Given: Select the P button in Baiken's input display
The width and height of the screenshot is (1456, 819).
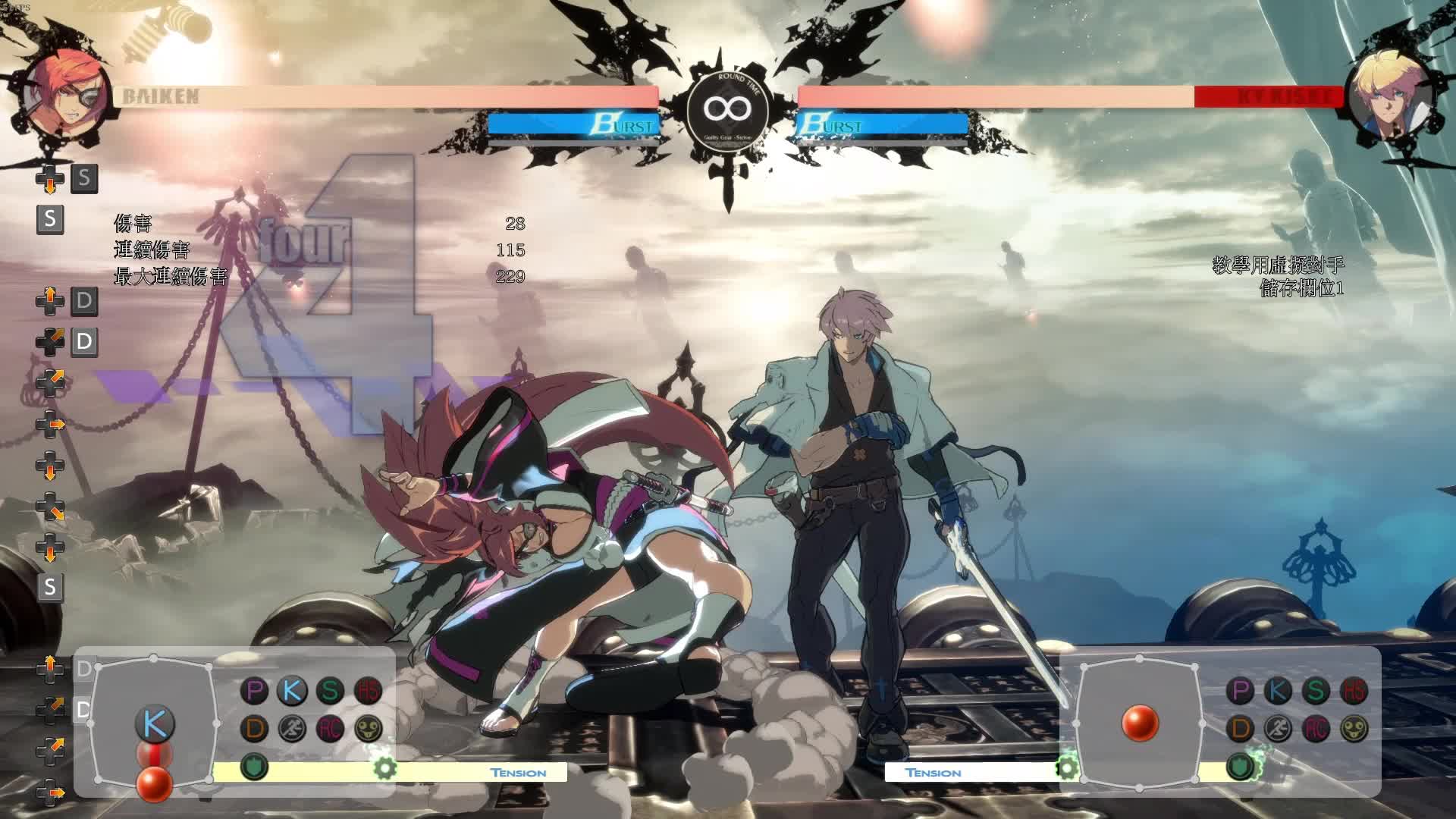Looking at the screenshot, I should tap(255, 691).
